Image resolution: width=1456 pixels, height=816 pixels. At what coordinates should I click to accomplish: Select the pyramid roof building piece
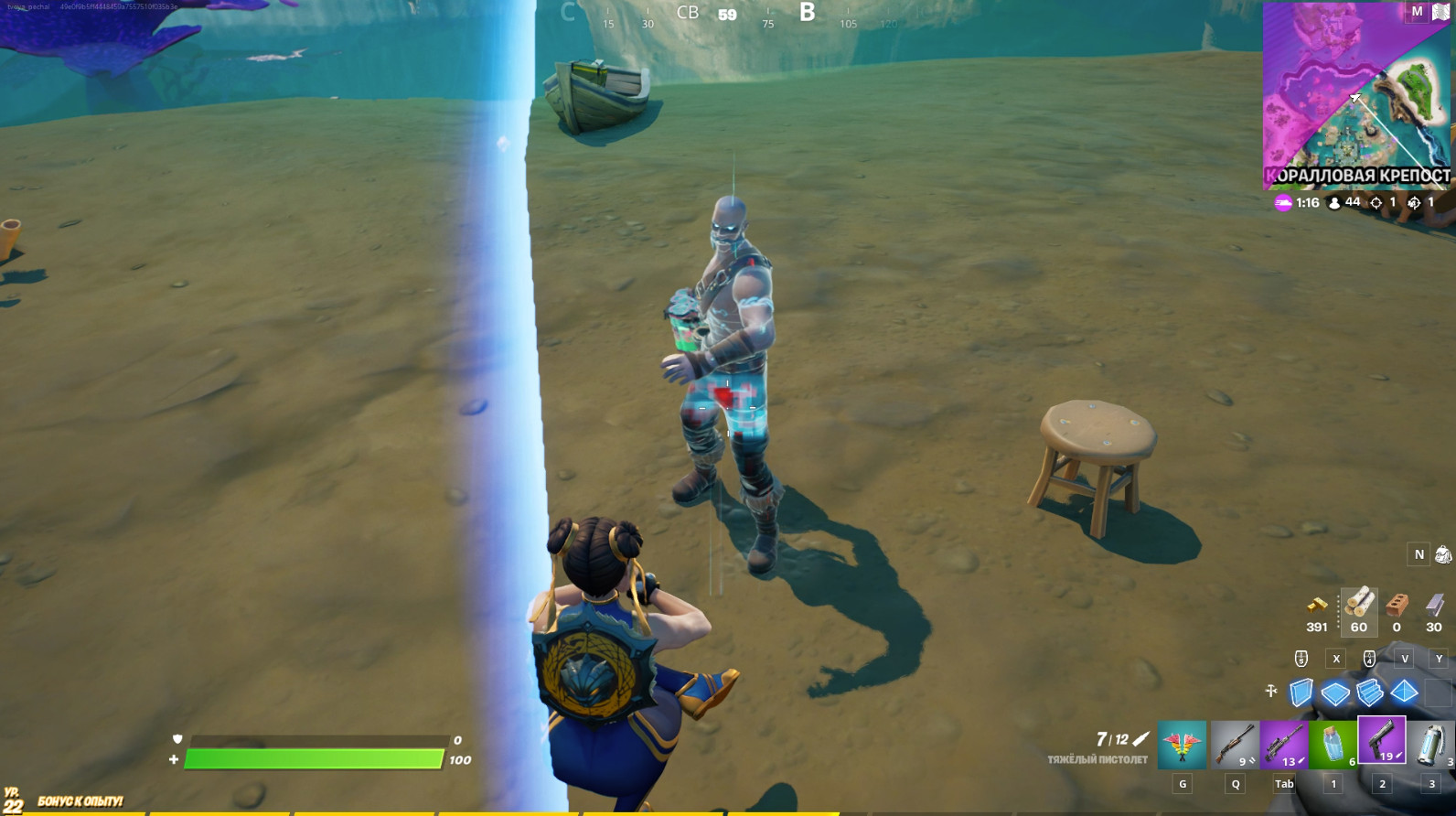(x=1405, y=693)
